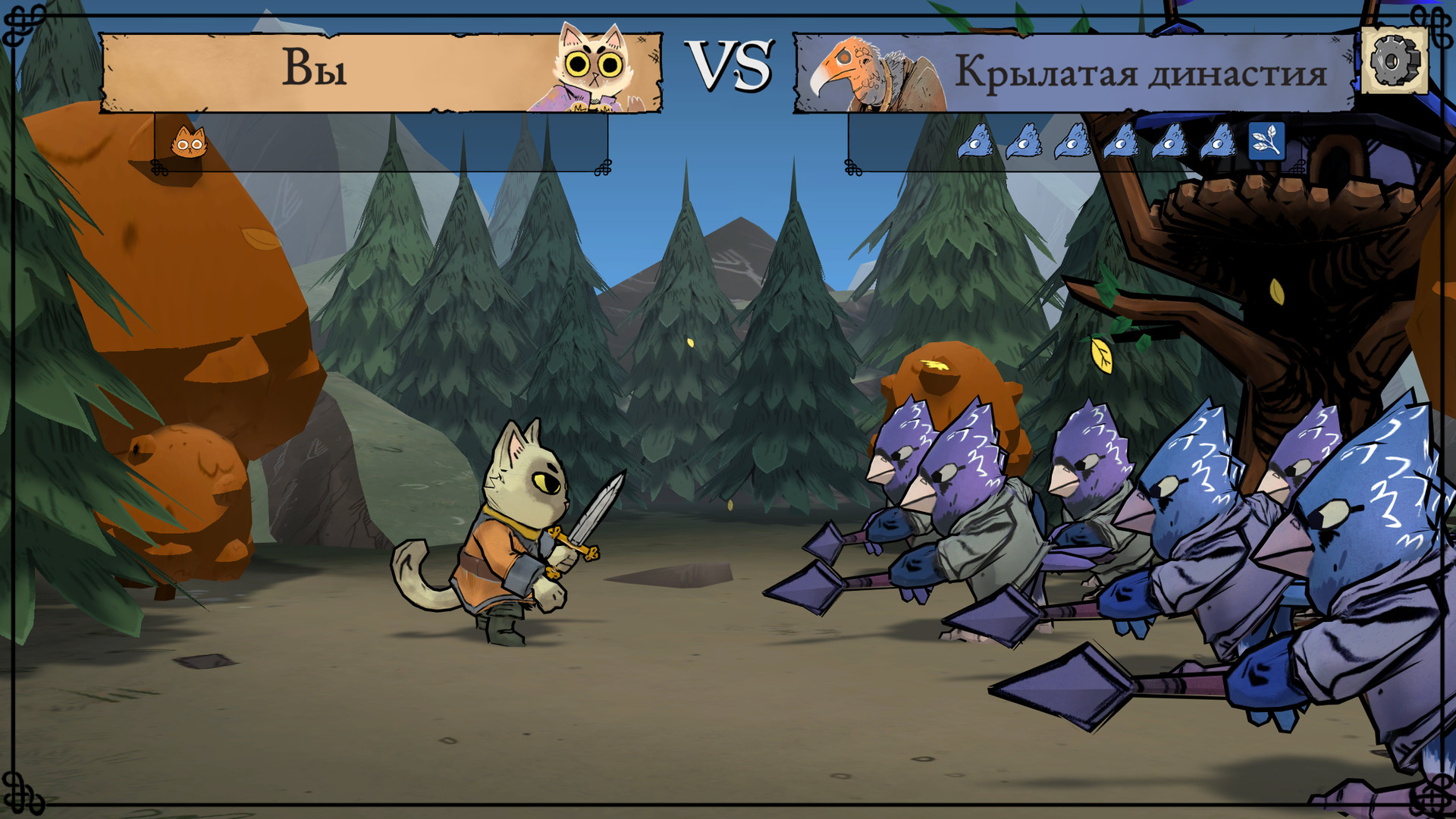Click the white leaf roost token
The image size is (1456, 819).
[x=1266, y=141]
